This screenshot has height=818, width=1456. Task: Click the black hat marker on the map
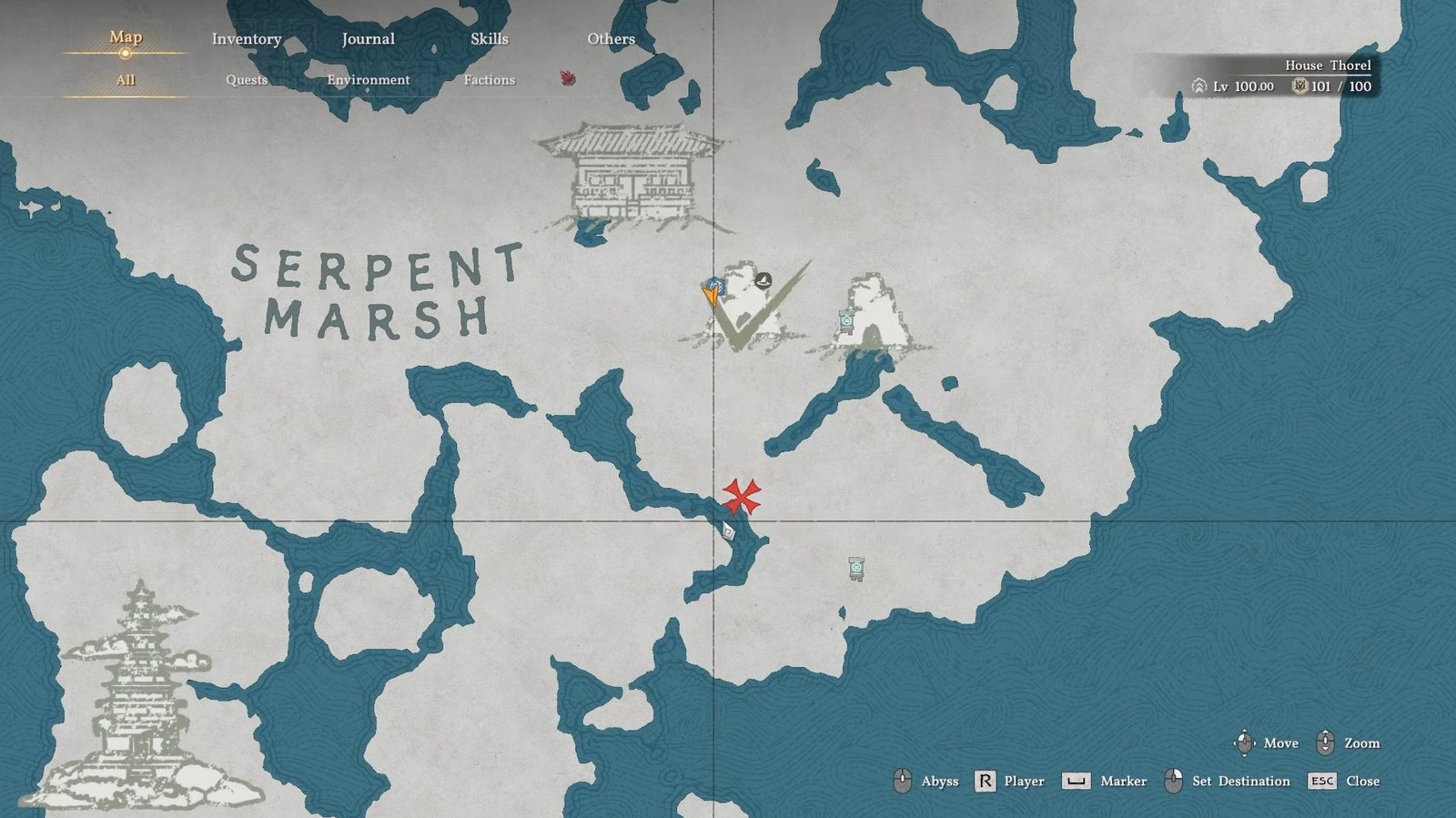pos(763,280)
